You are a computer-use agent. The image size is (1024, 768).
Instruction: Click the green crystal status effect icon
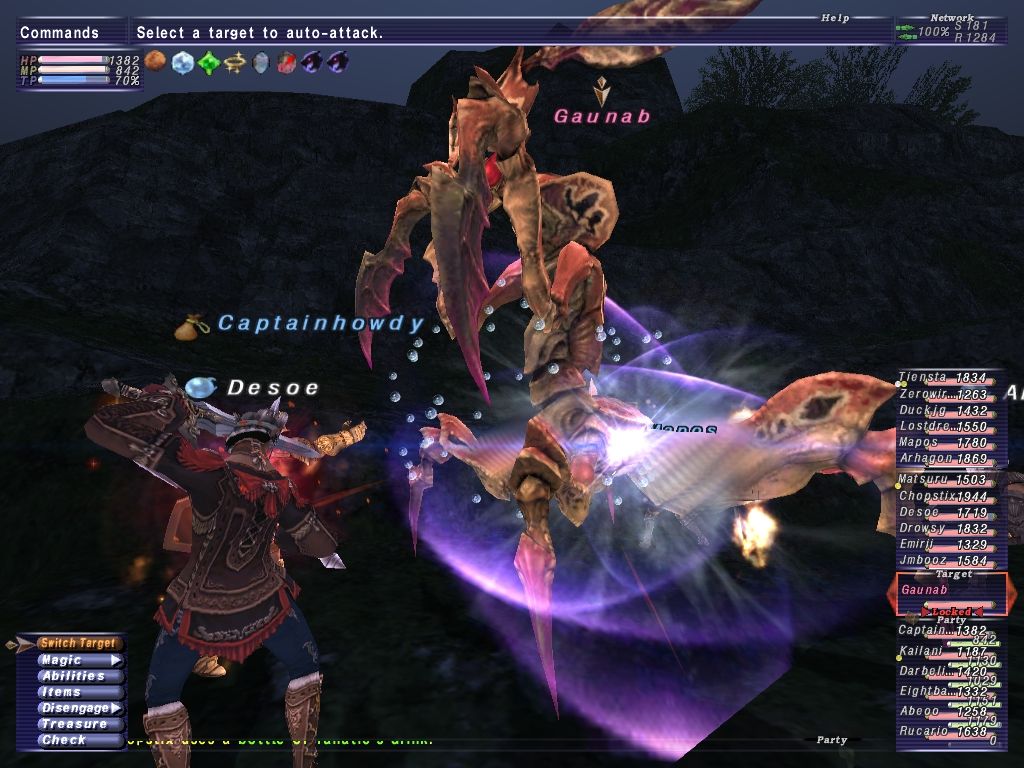[x=208, y=63]
